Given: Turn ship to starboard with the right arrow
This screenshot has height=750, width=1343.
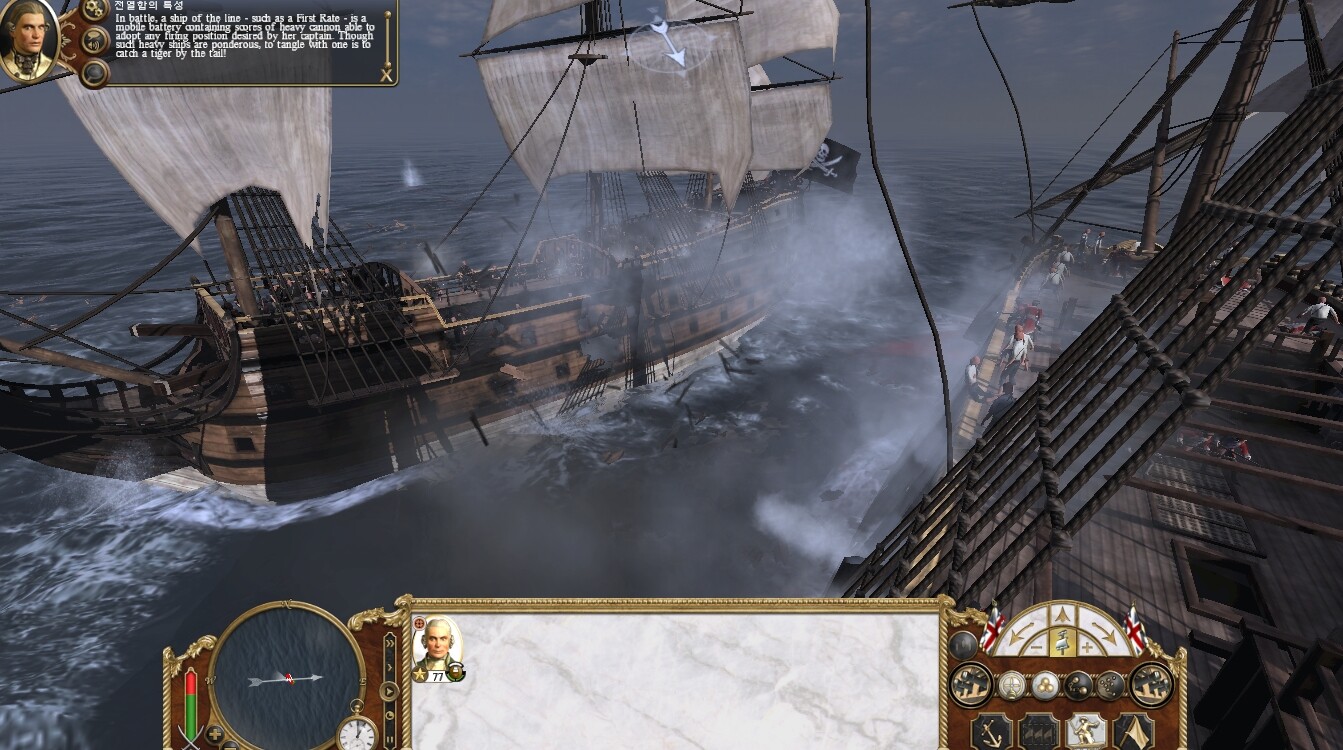Looking at the screenshot, I should point(1107,632).
